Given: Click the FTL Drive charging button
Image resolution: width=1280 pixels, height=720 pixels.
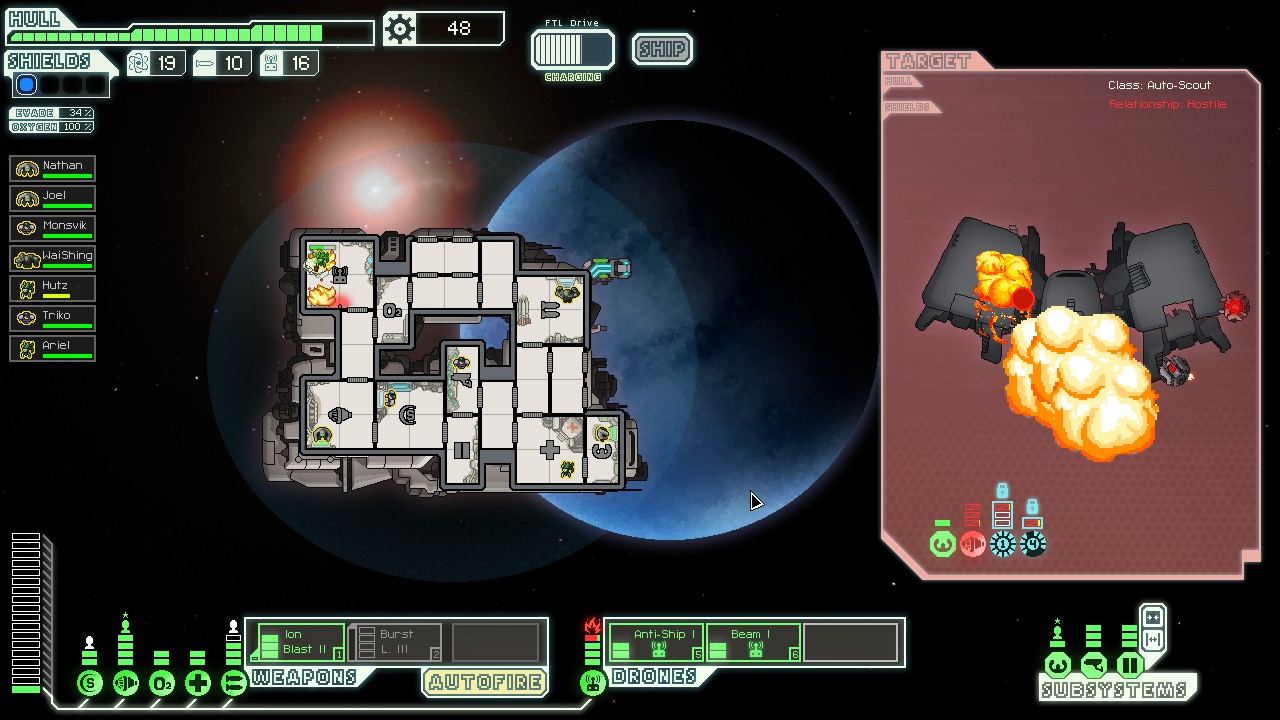Looking at the screenshot, I should tap(573, 50).
